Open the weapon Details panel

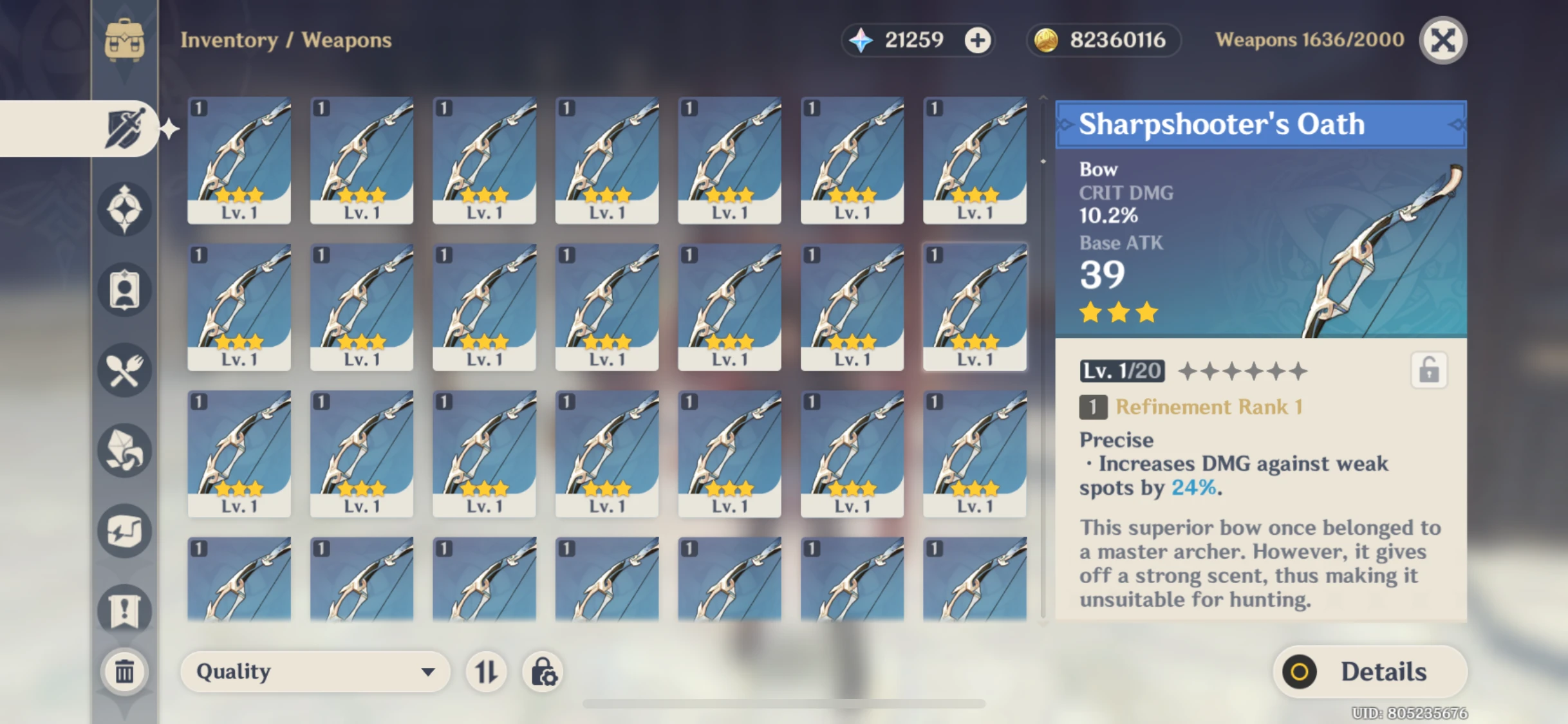click(x=1368, y=671)
